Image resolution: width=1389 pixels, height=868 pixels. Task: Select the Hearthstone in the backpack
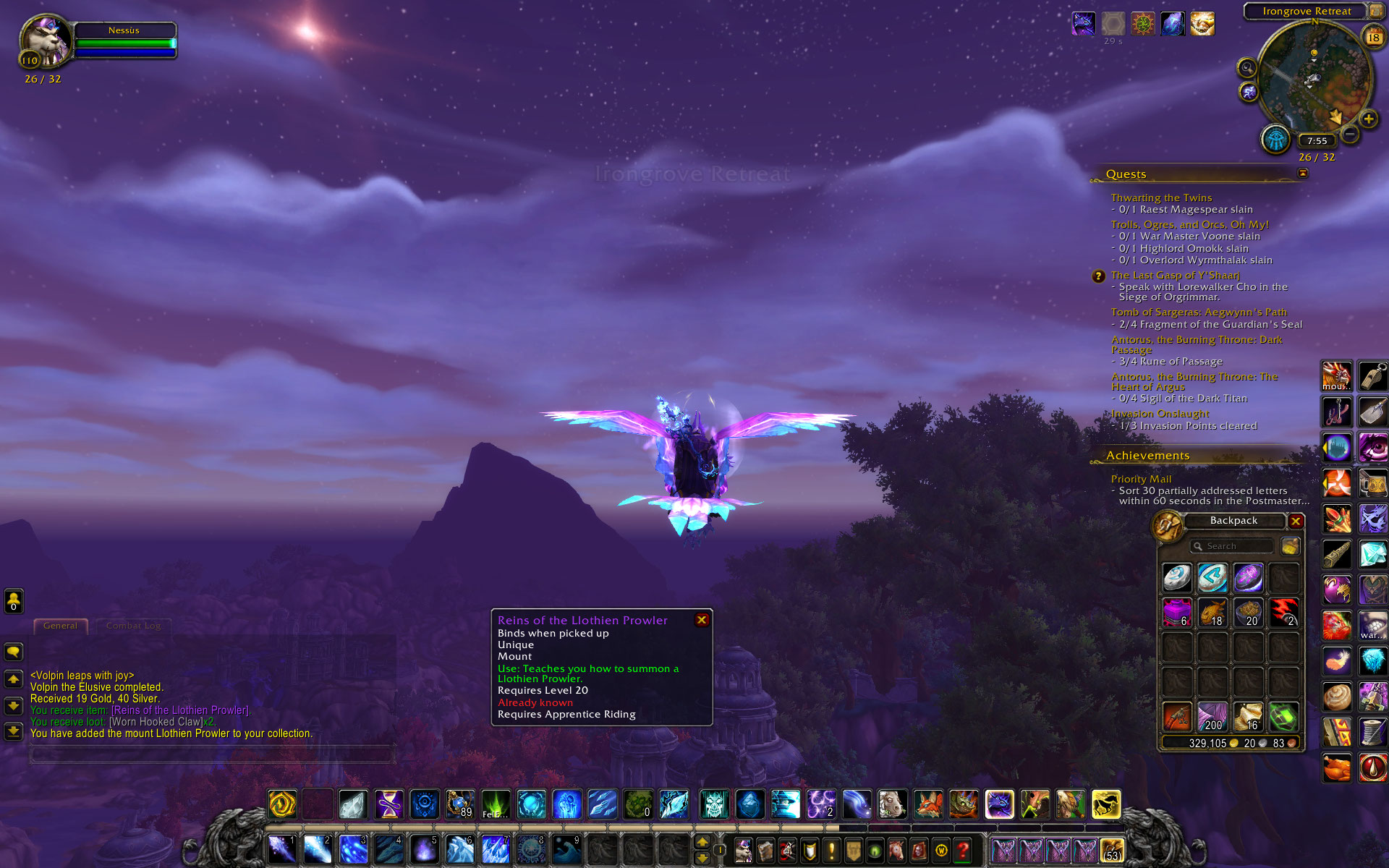click(x=1177, y=578)
